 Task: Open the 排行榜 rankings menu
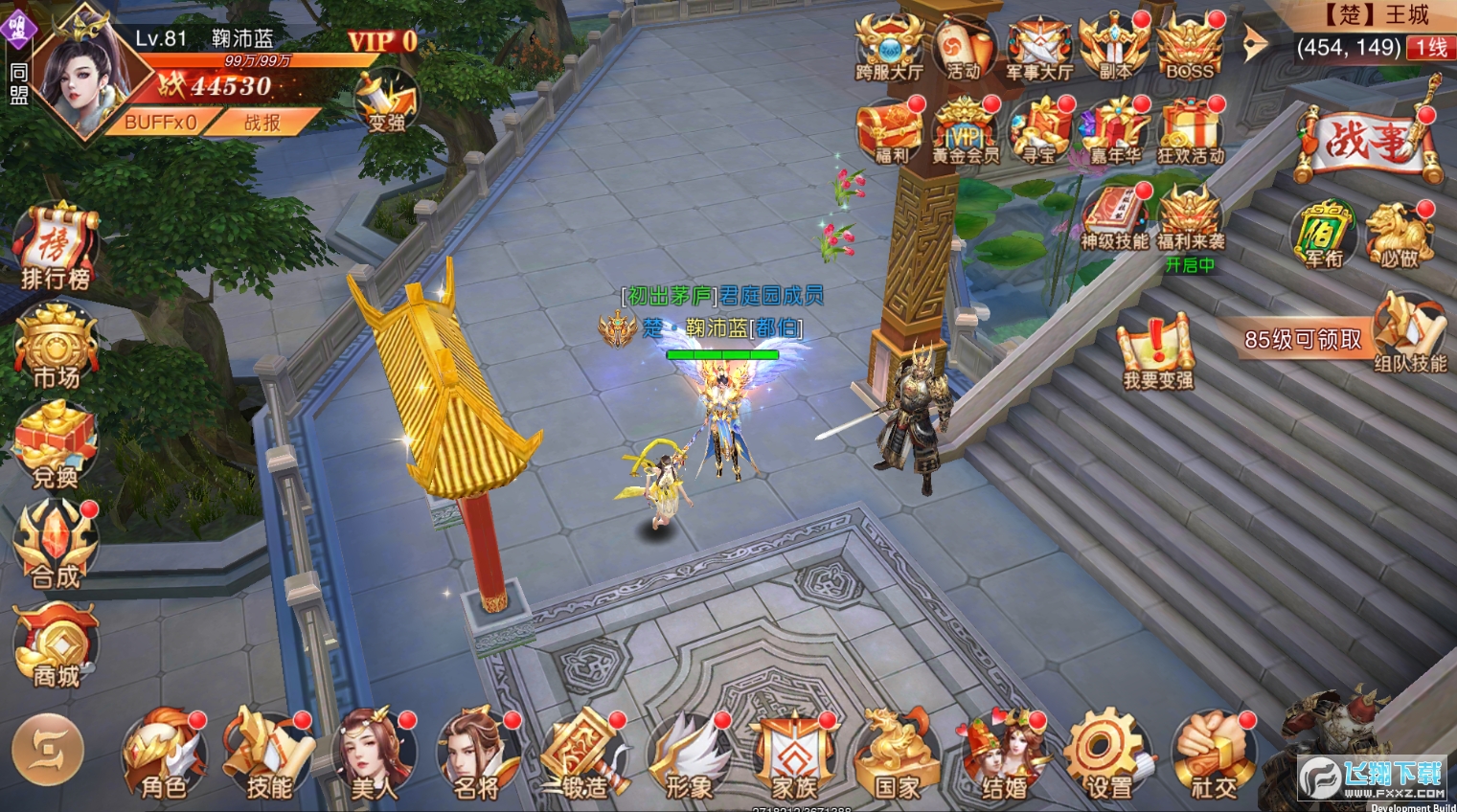tap(56, 246)
